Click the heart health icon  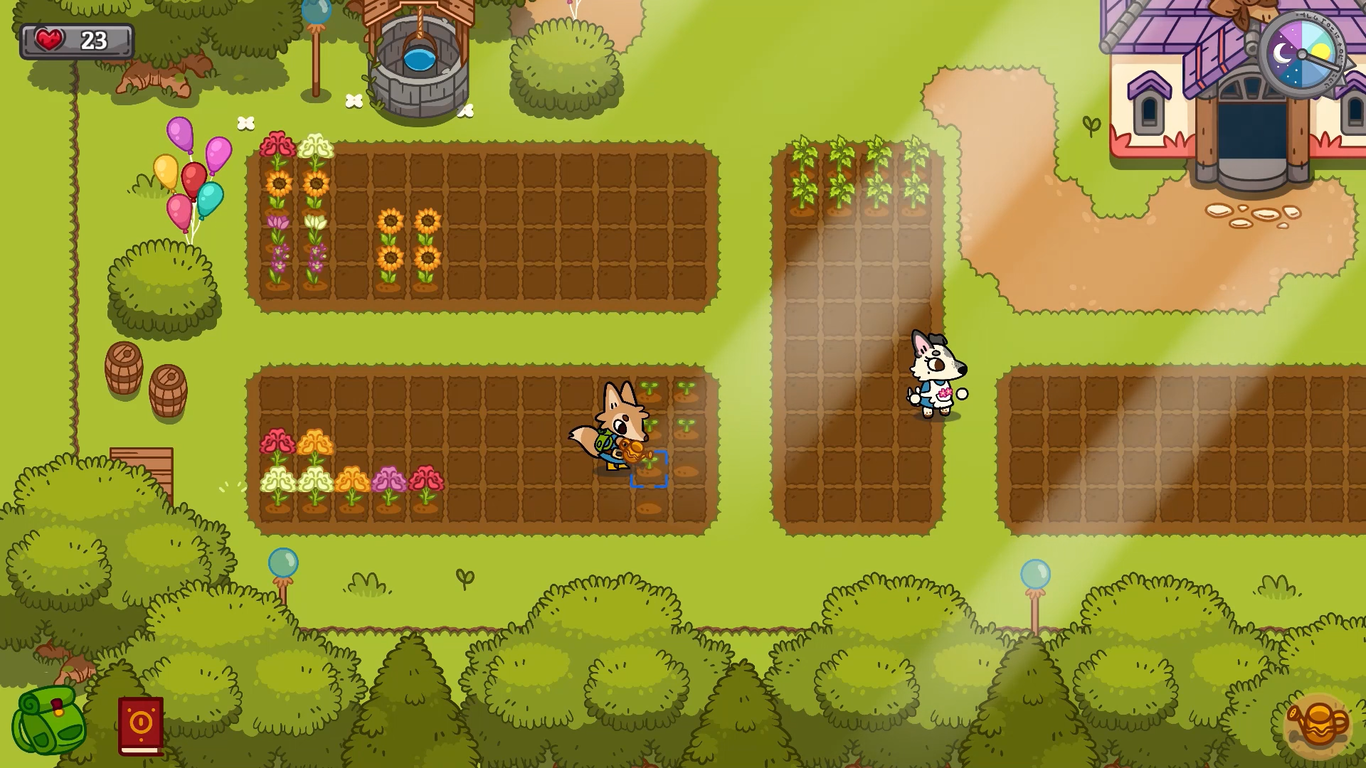click(48, 40)
